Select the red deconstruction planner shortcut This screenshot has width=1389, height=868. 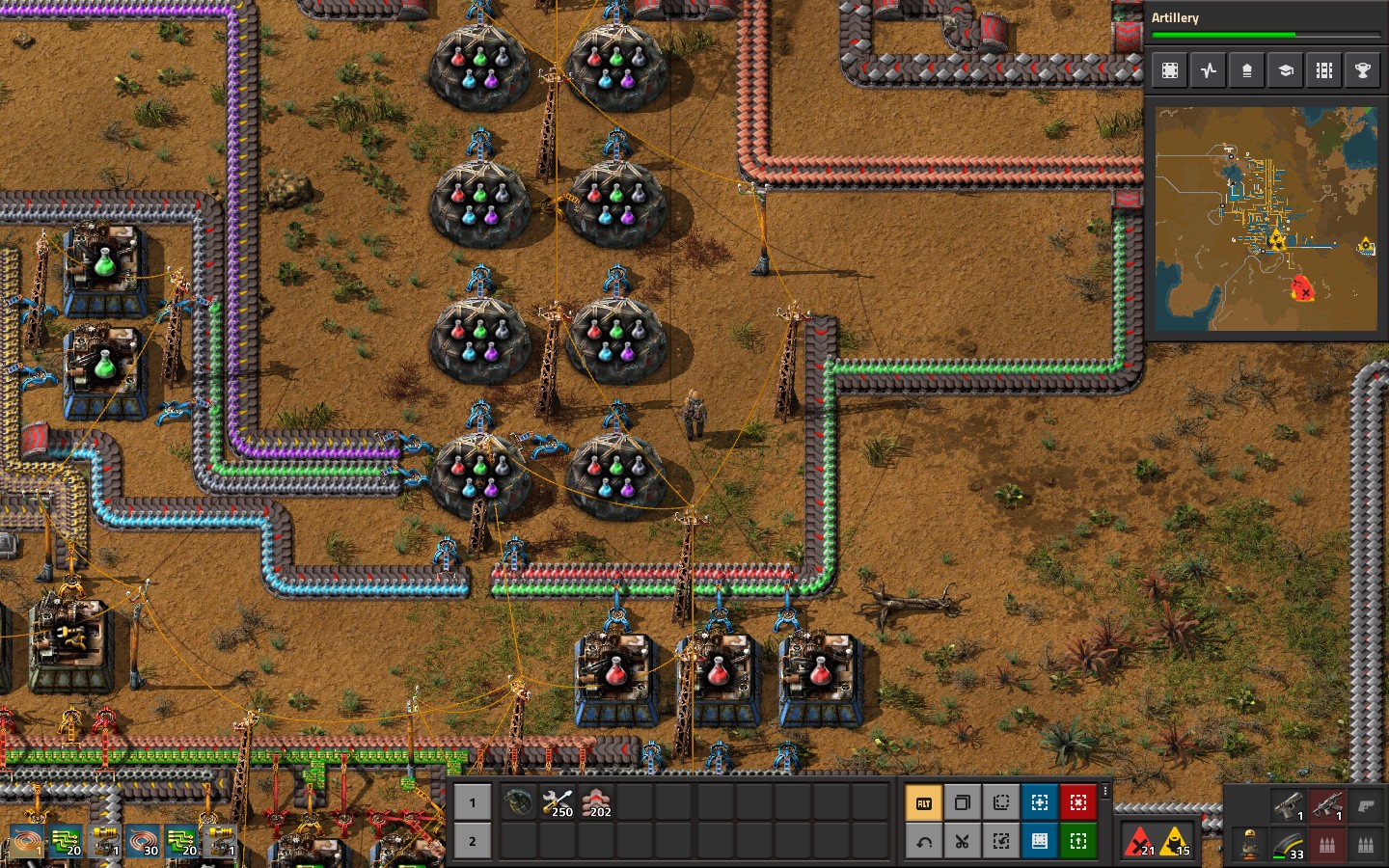coord(1078,802)
